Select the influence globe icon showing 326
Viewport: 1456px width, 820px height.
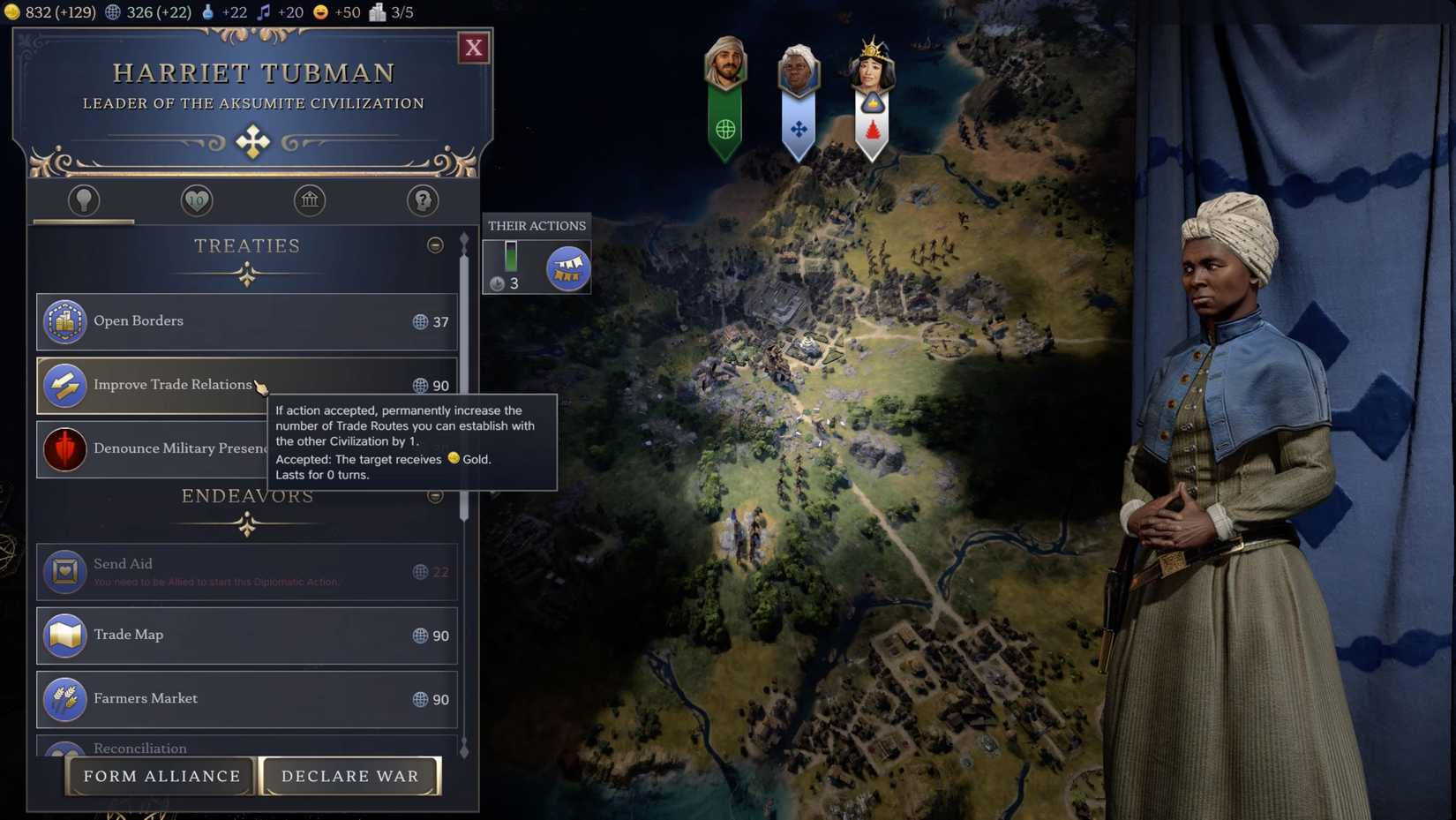(x=112, y=12)
